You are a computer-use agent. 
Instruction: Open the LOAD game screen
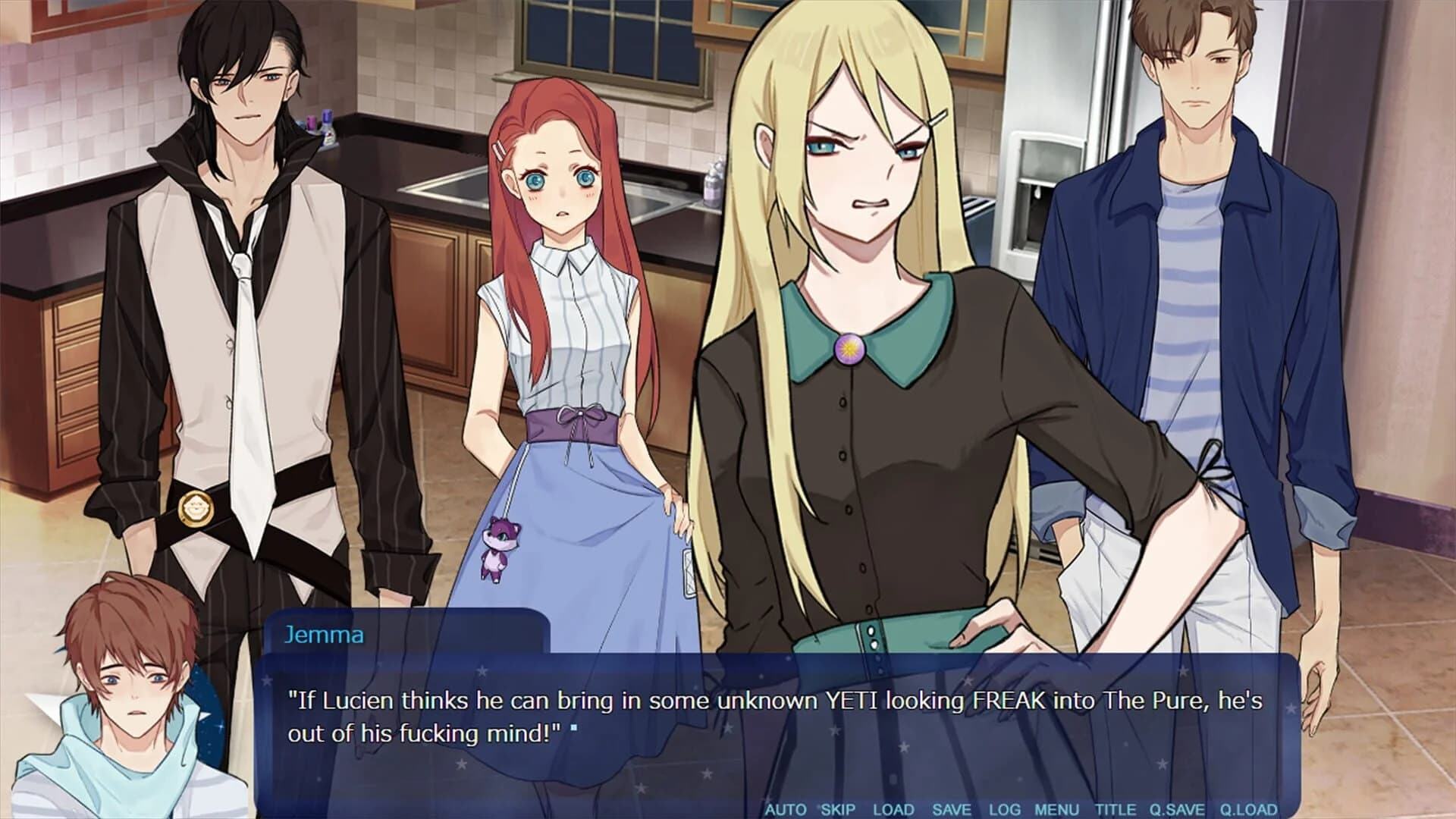894,809
